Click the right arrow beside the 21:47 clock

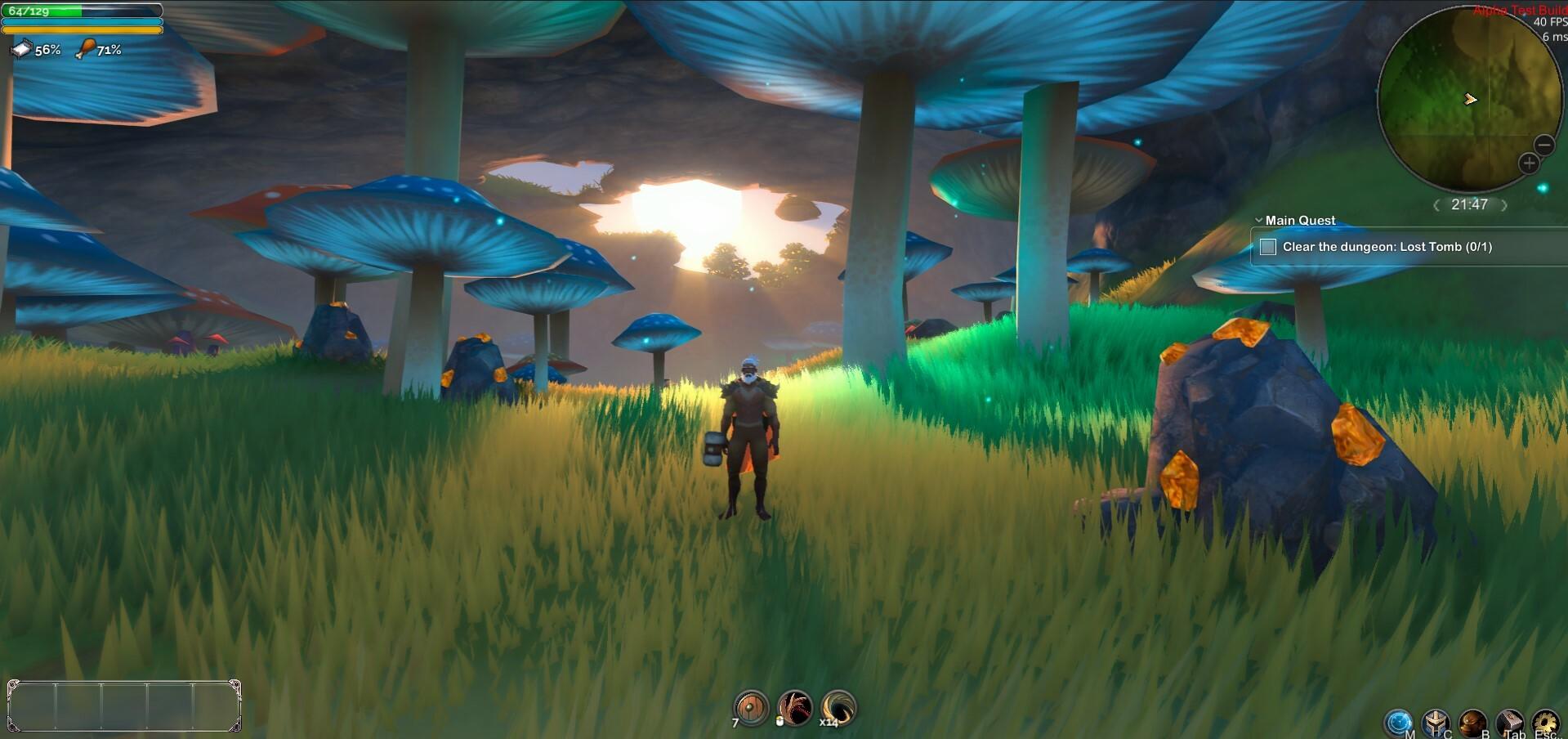(1504, 206)
